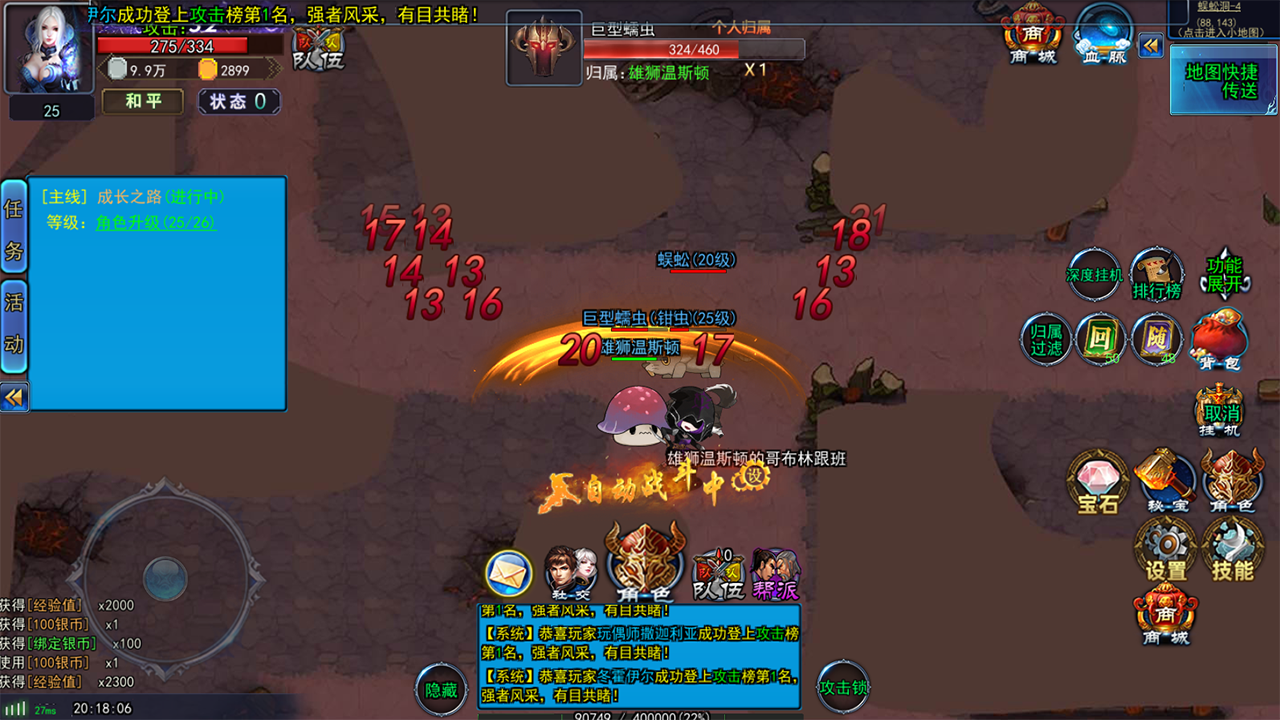
Task: Cancel auto-battle with 取消挂机
Action: [x=1220, y=412]
